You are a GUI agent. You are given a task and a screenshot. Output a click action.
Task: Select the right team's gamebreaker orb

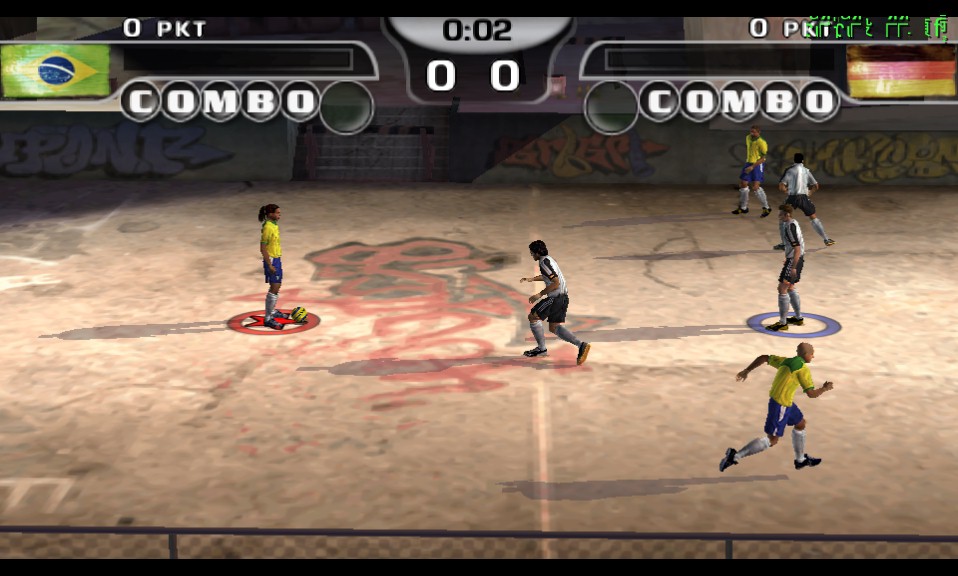point(612,107)
